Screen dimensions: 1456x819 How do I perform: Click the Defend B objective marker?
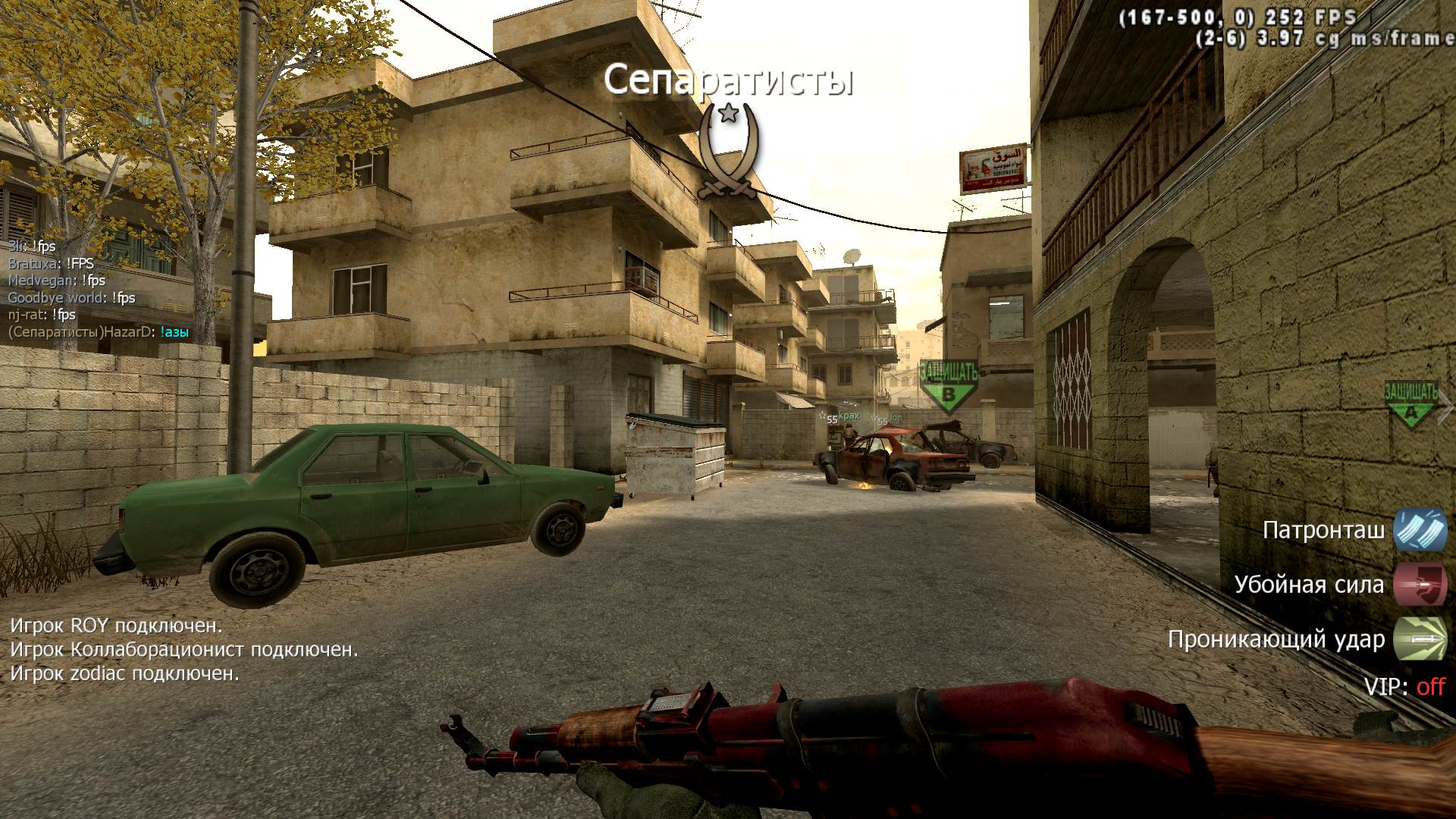[948, 384]
